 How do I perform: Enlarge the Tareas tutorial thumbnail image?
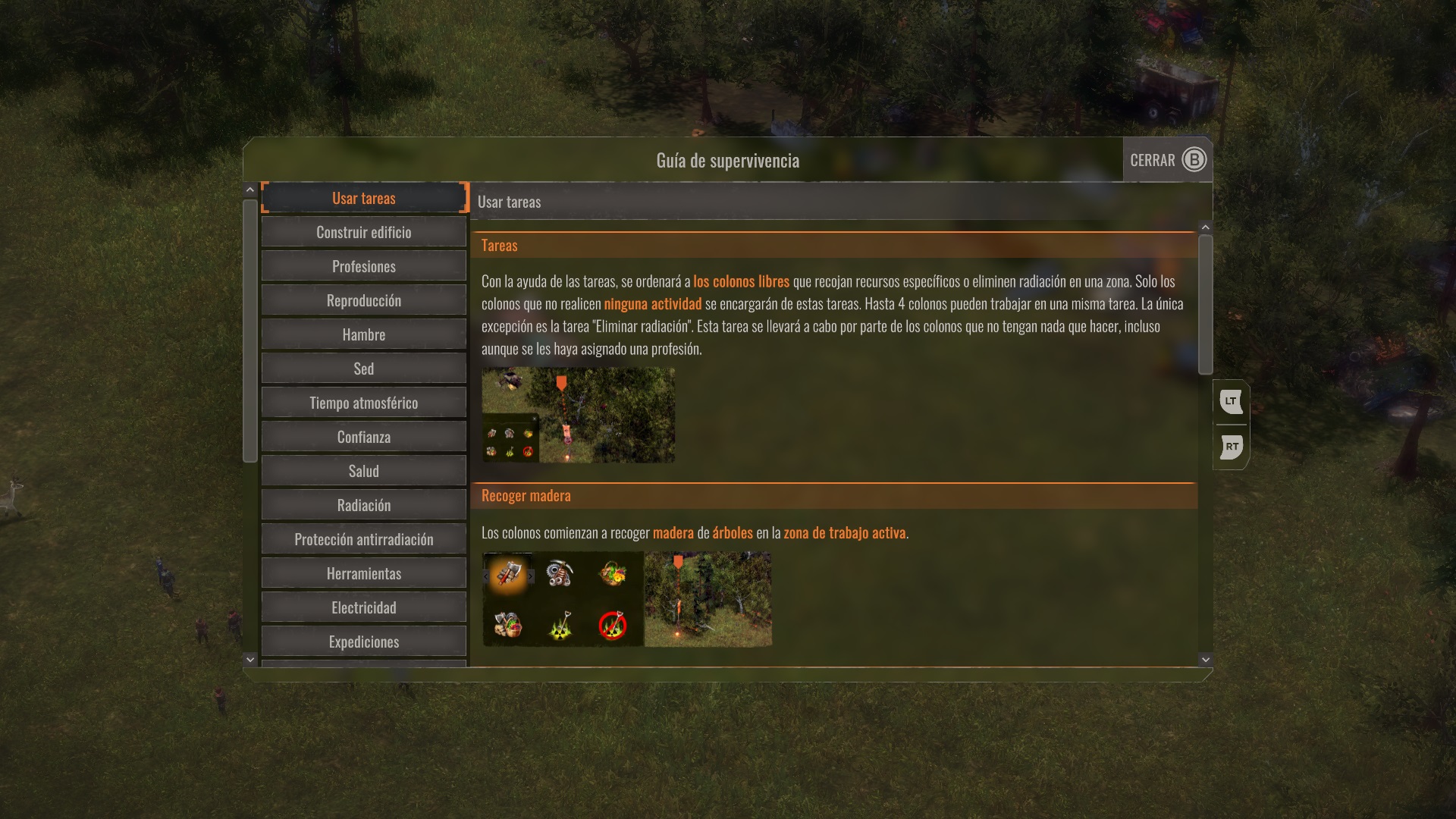578,416
